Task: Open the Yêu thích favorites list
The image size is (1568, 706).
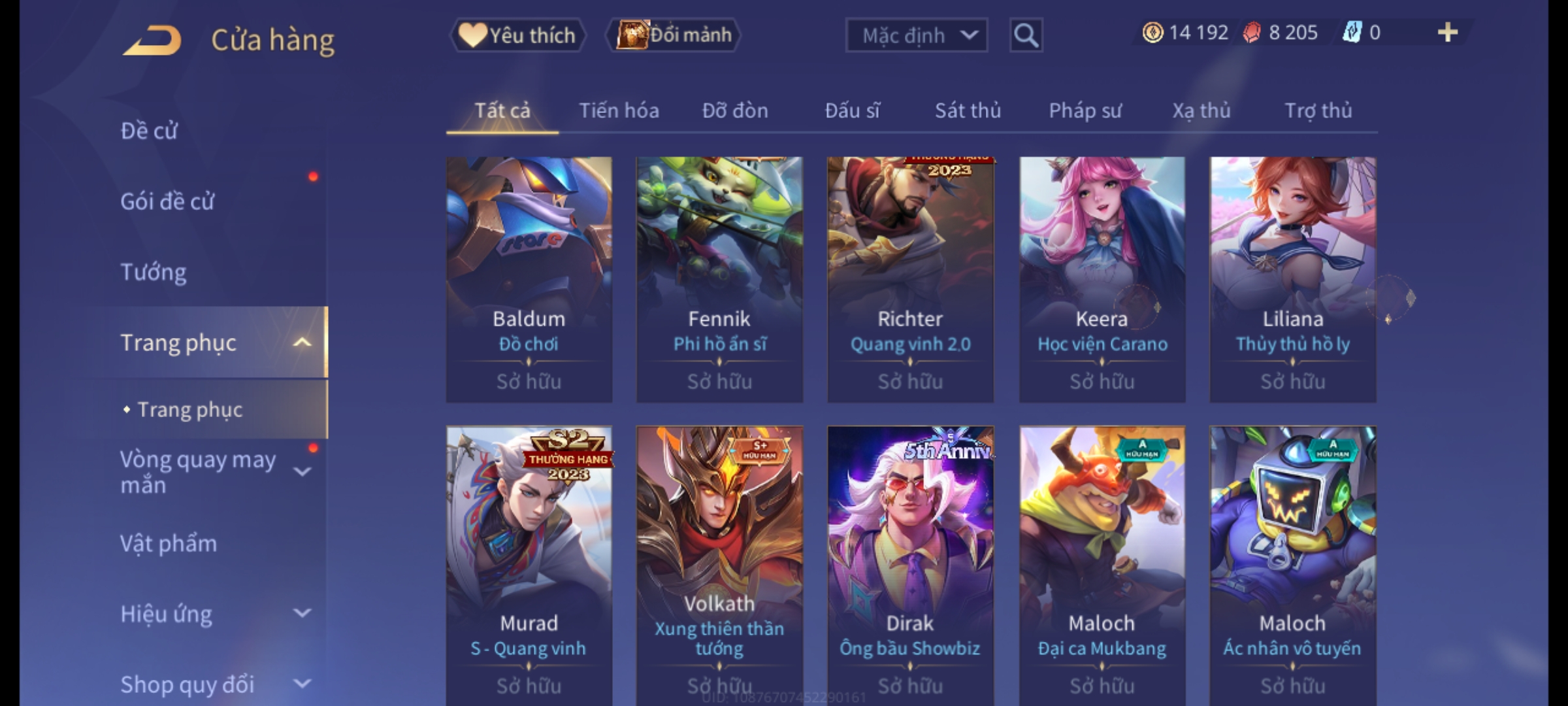Action: pyautogui.click(x=517, y=35)
